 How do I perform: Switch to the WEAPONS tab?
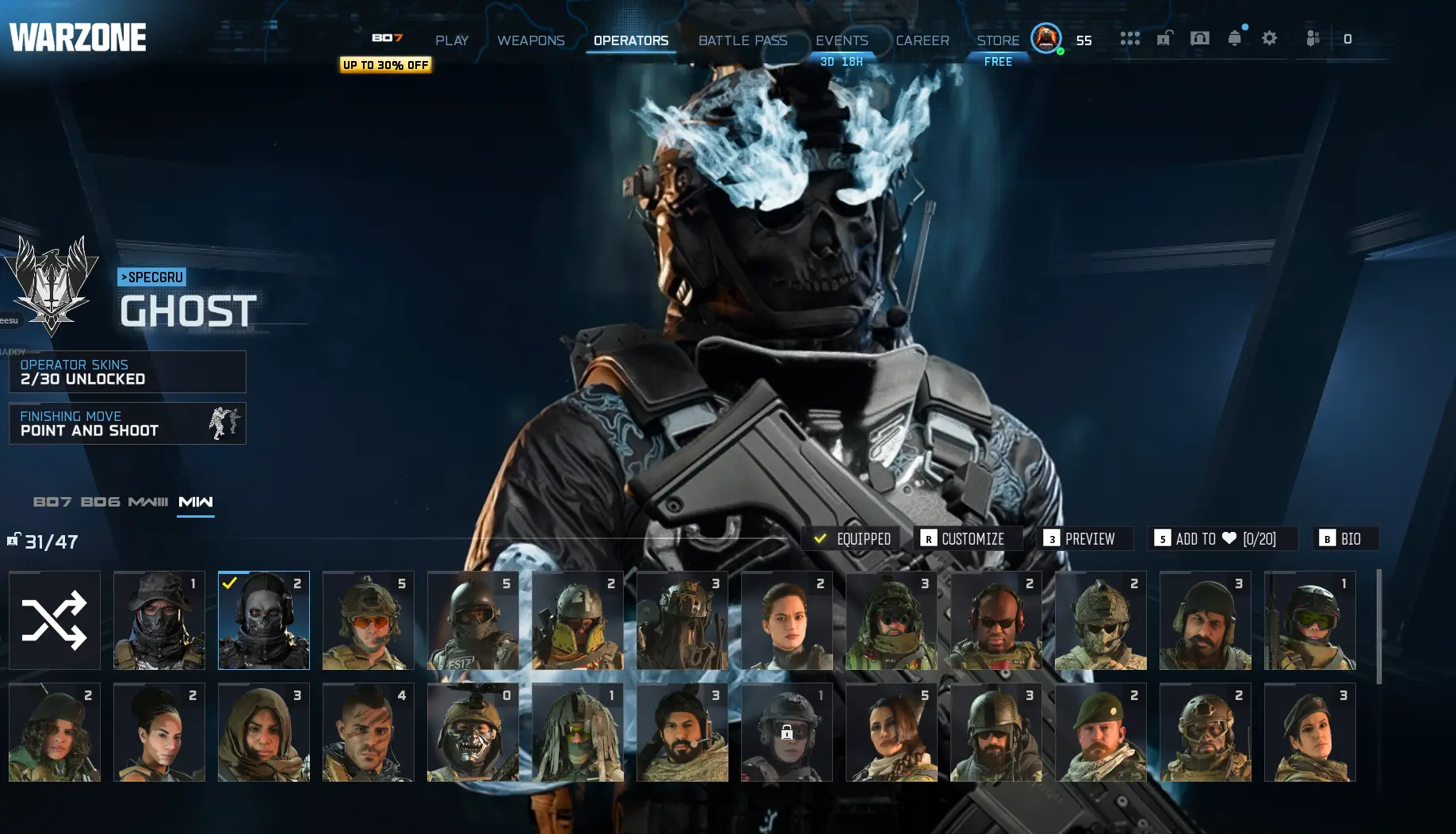531,40
